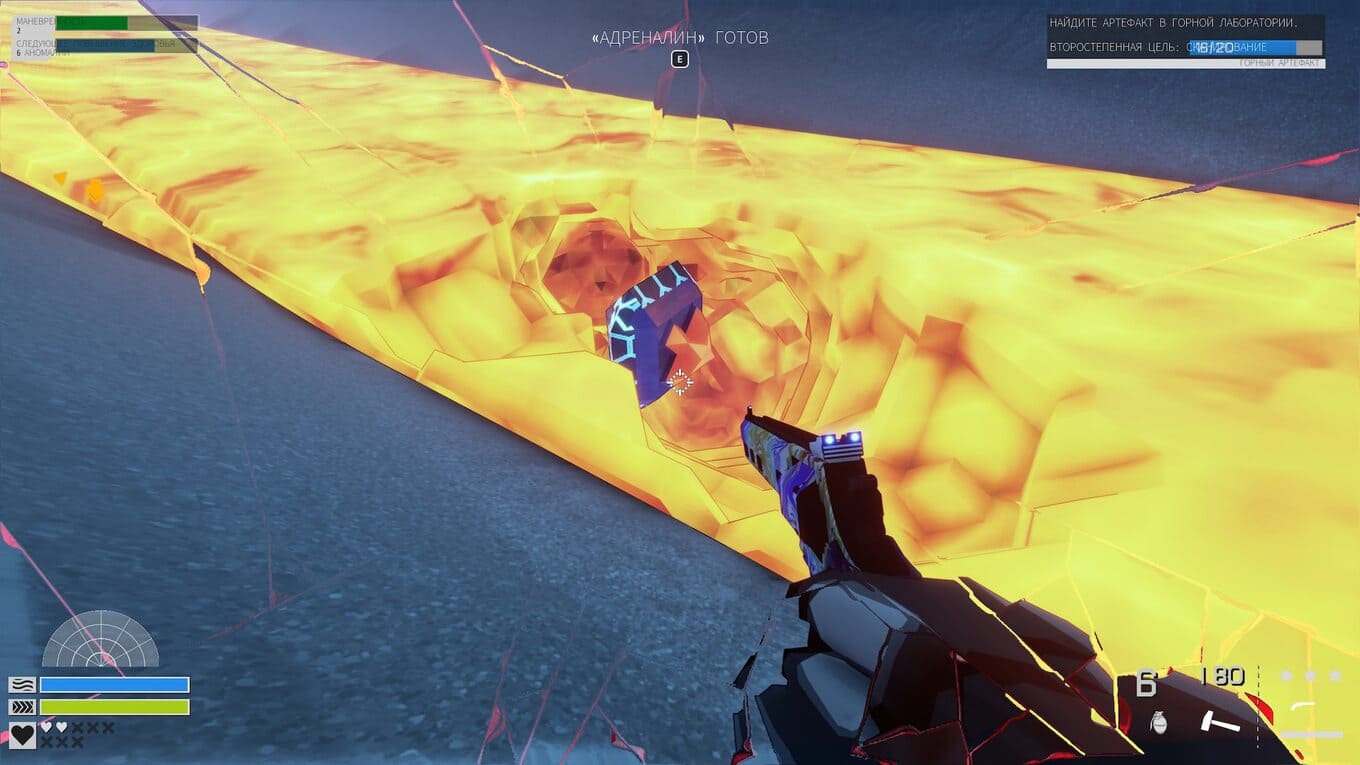Click the chevron arrows dash icon
Image resolution: width=1360 pixels, height=765 pixels.
[x=22, y=707]
